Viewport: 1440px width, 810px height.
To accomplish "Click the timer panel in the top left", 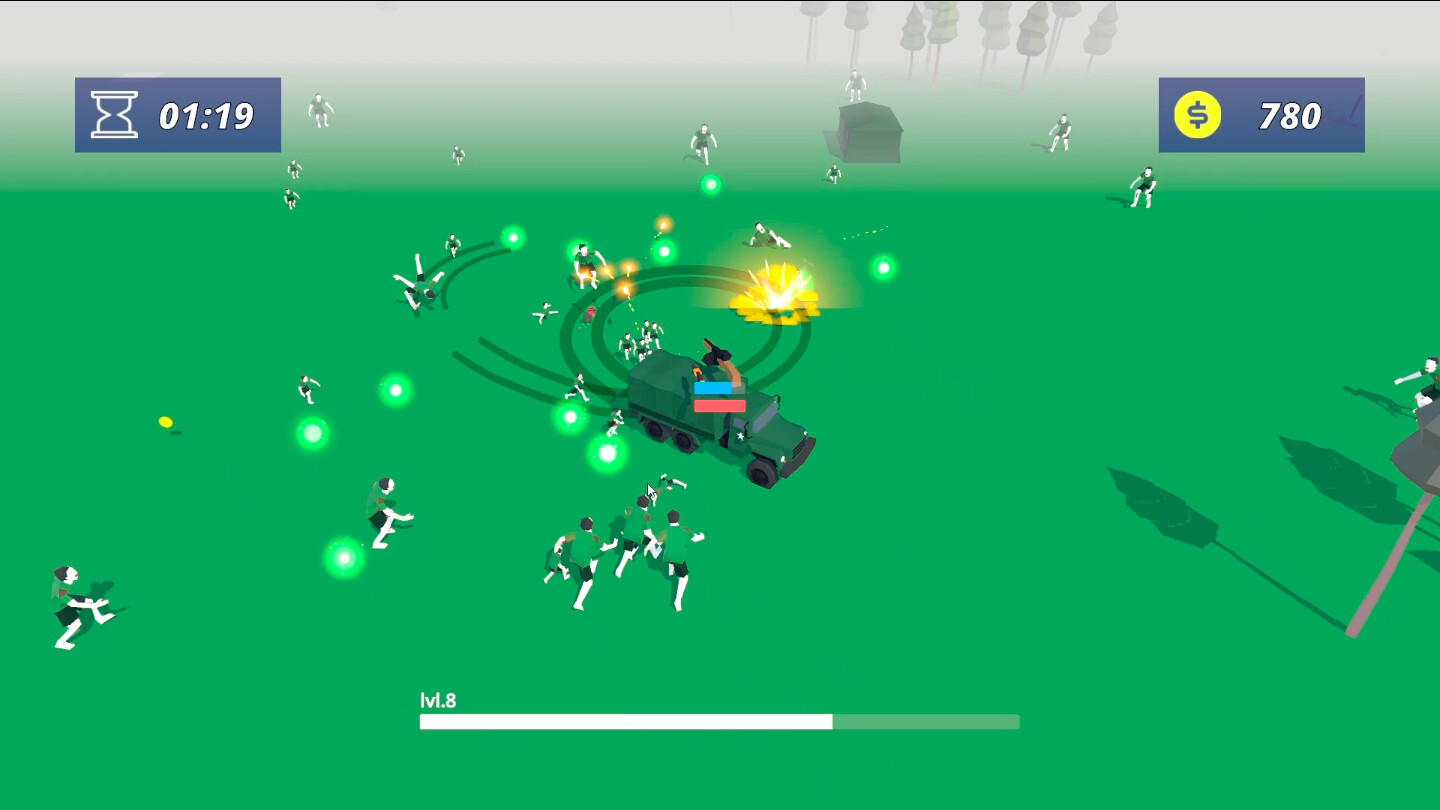I will 177,114.
